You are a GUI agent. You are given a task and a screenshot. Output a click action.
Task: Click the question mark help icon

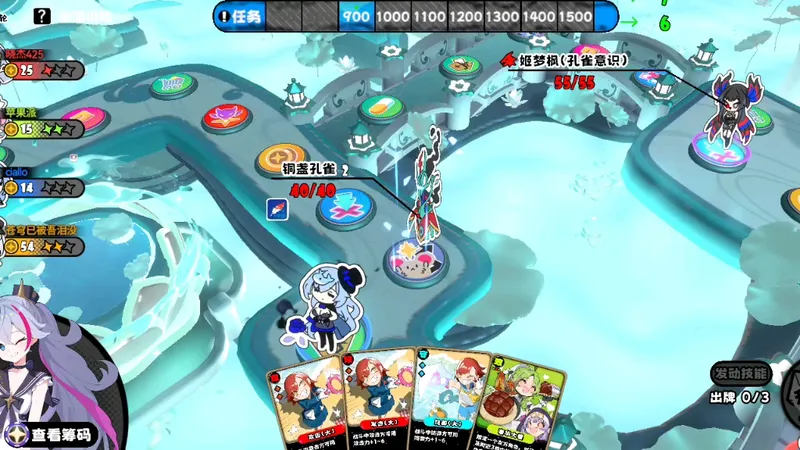tap(42, 16)
